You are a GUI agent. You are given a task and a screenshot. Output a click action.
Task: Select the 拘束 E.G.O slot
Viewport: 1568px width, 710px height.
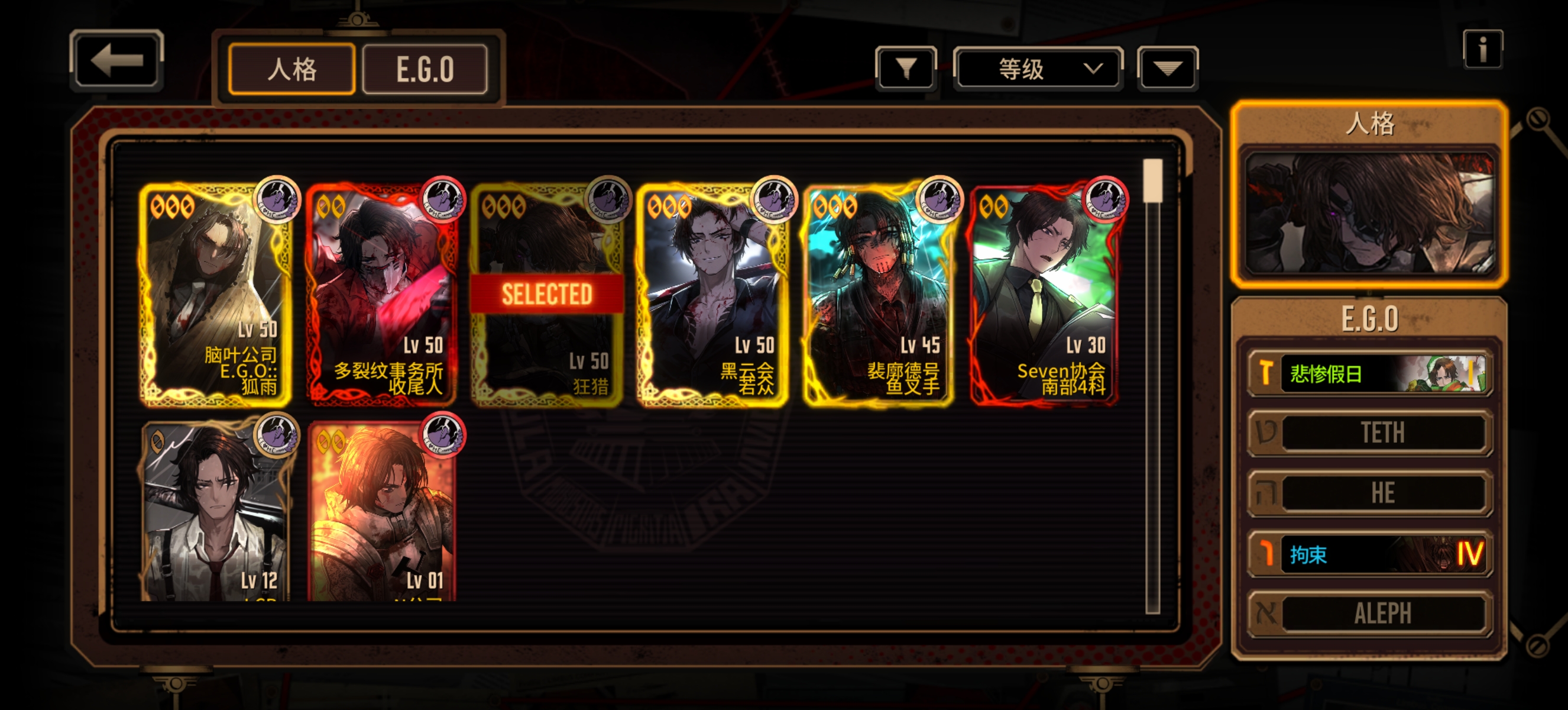(x=1369, y=554)
